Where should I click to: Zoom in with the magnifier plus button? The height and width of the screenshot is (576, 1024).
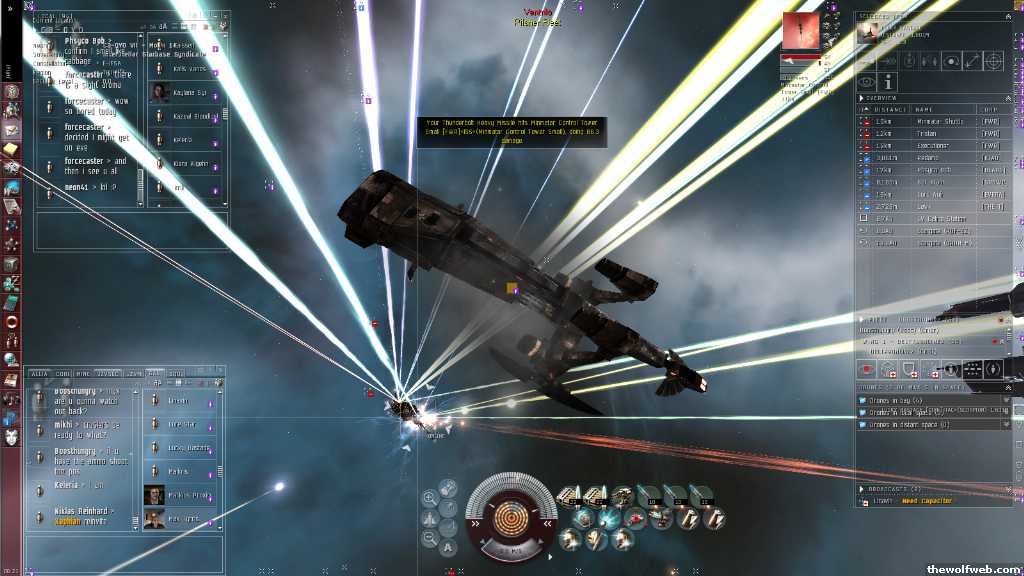pyautogui.click(x=429, y=497)
